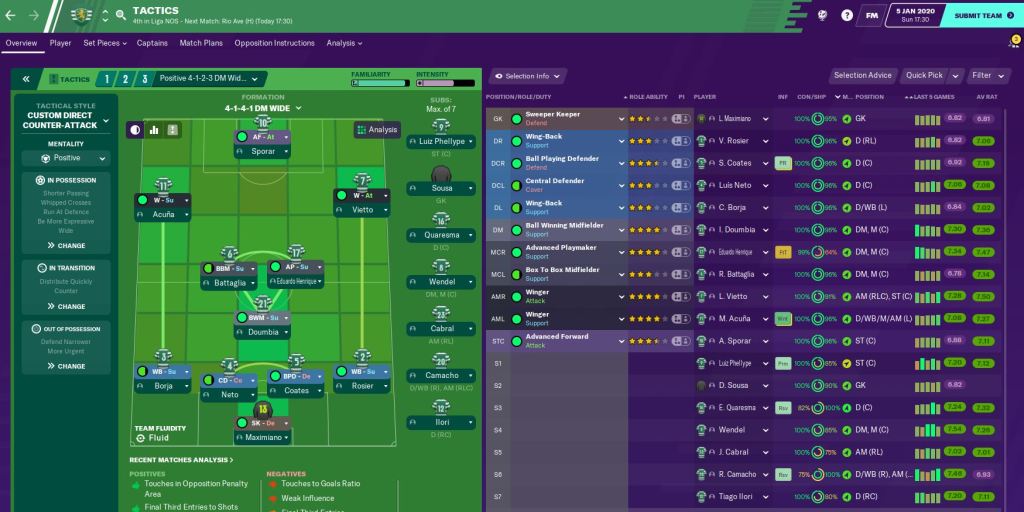Image resolution: width=1024 pixels, height=512 pixels.
Task: Open the Quick Pick dropdown
Action: pyautogui.click(x=928, y=75)
